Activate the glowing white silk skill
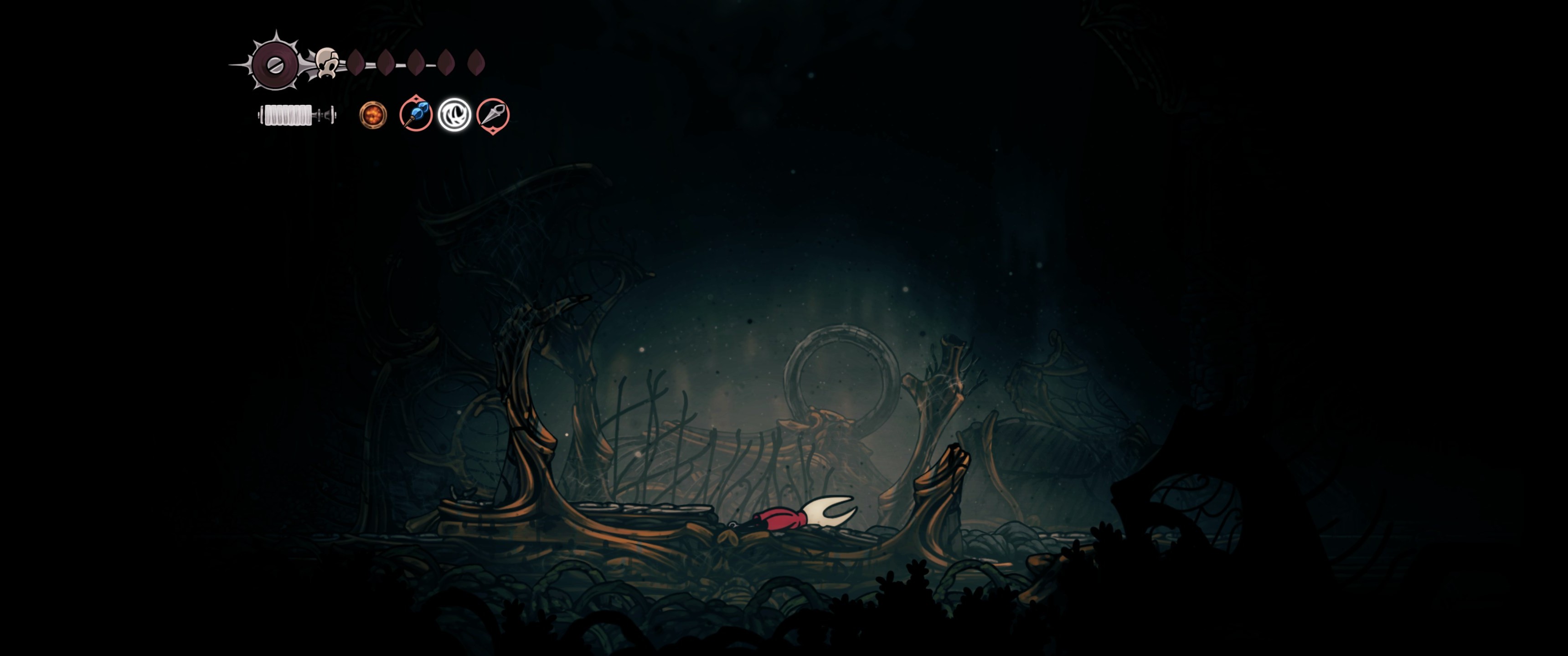The height and width of the screenshot is (656, 1568). pos(454,114)
